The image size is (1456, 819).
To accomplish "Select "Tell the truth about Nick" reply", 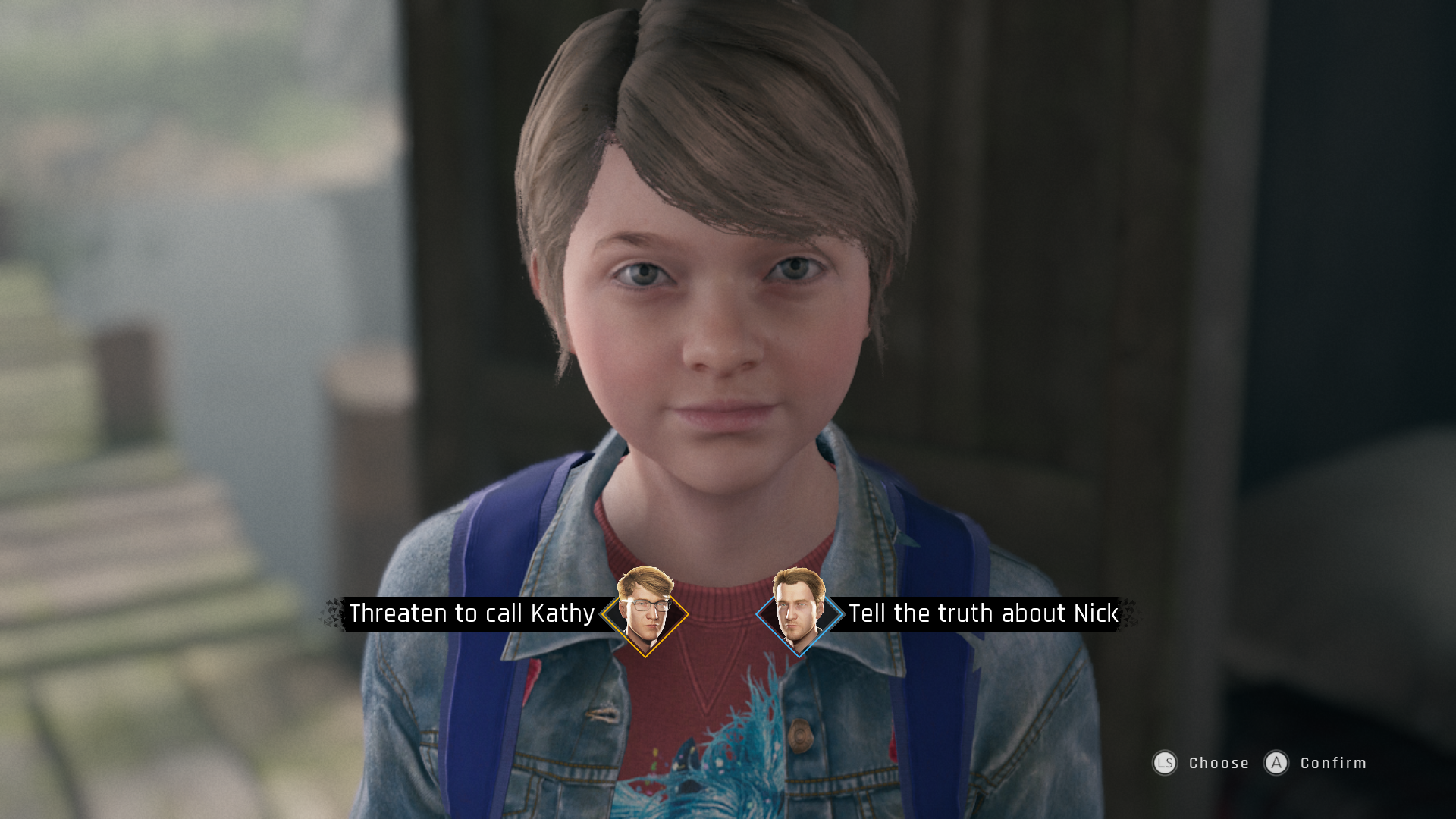I will pyautogui.click(x=983, y=613).
